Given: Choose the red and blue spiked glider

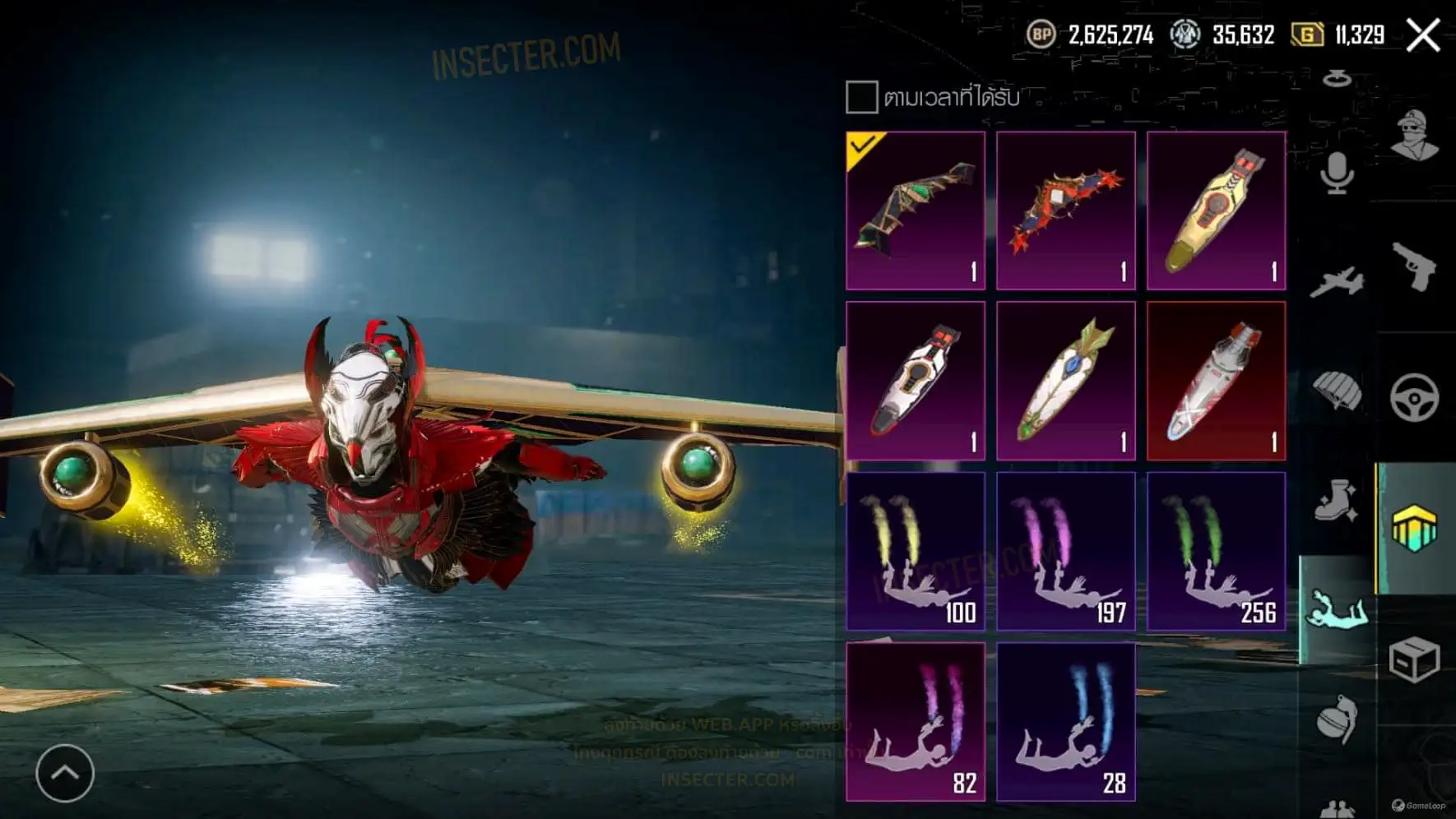Looking at the screenshot, I should point(1066,211).
